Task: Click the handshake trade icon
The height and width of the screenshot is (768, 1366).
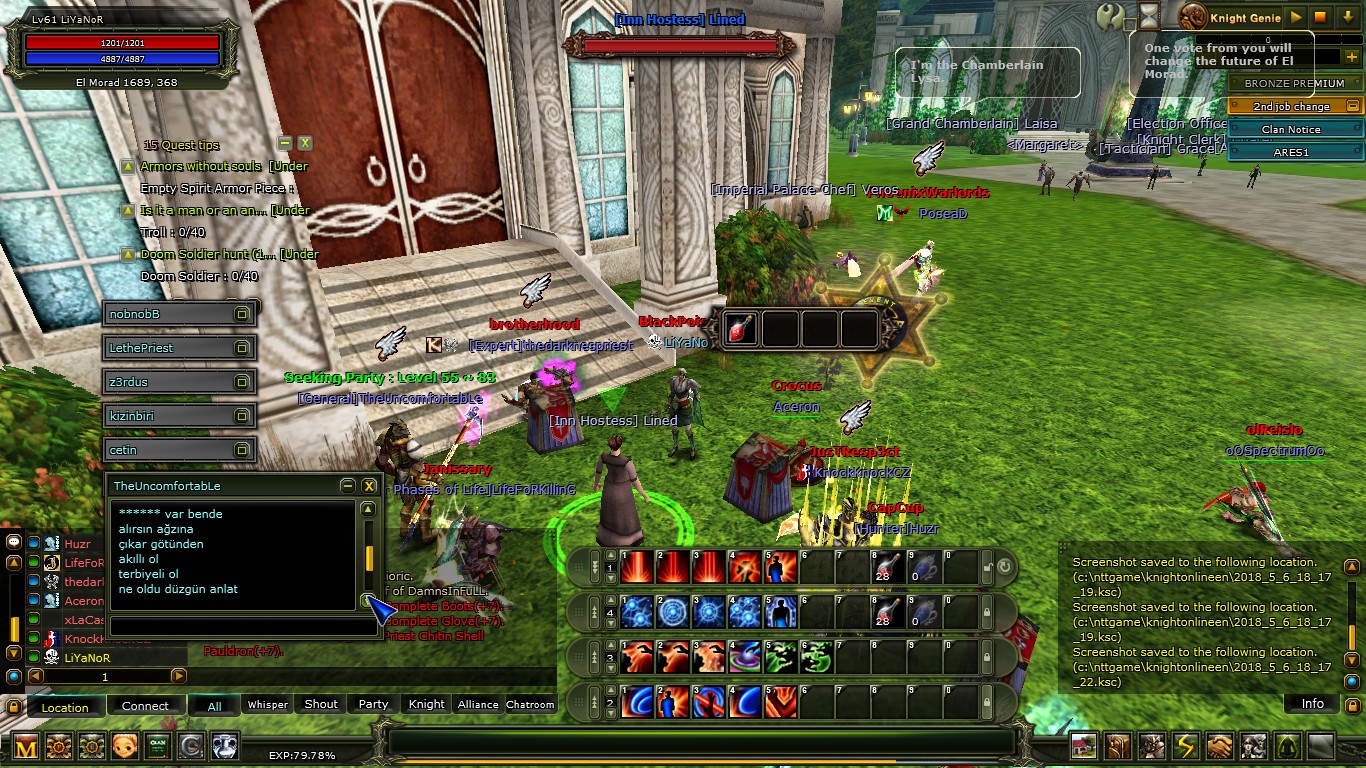Action: tap(1219, 746)
